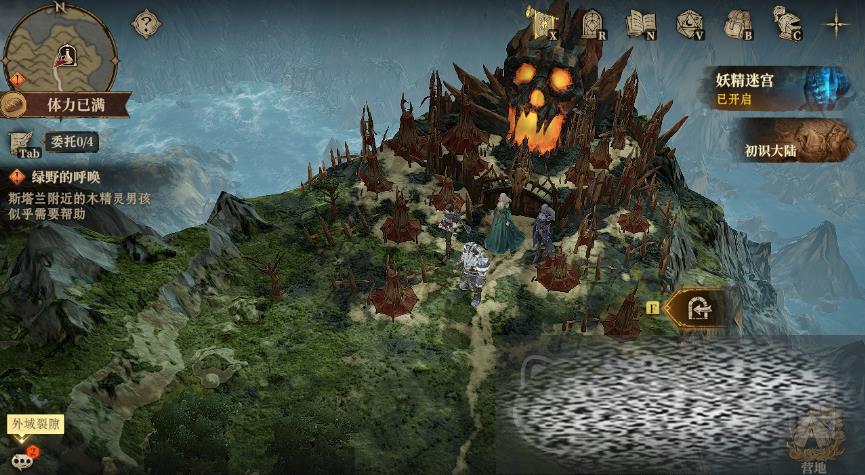Click the four-pointed star icon
This screenshot has width=865, height=475.
click(836, 22)
